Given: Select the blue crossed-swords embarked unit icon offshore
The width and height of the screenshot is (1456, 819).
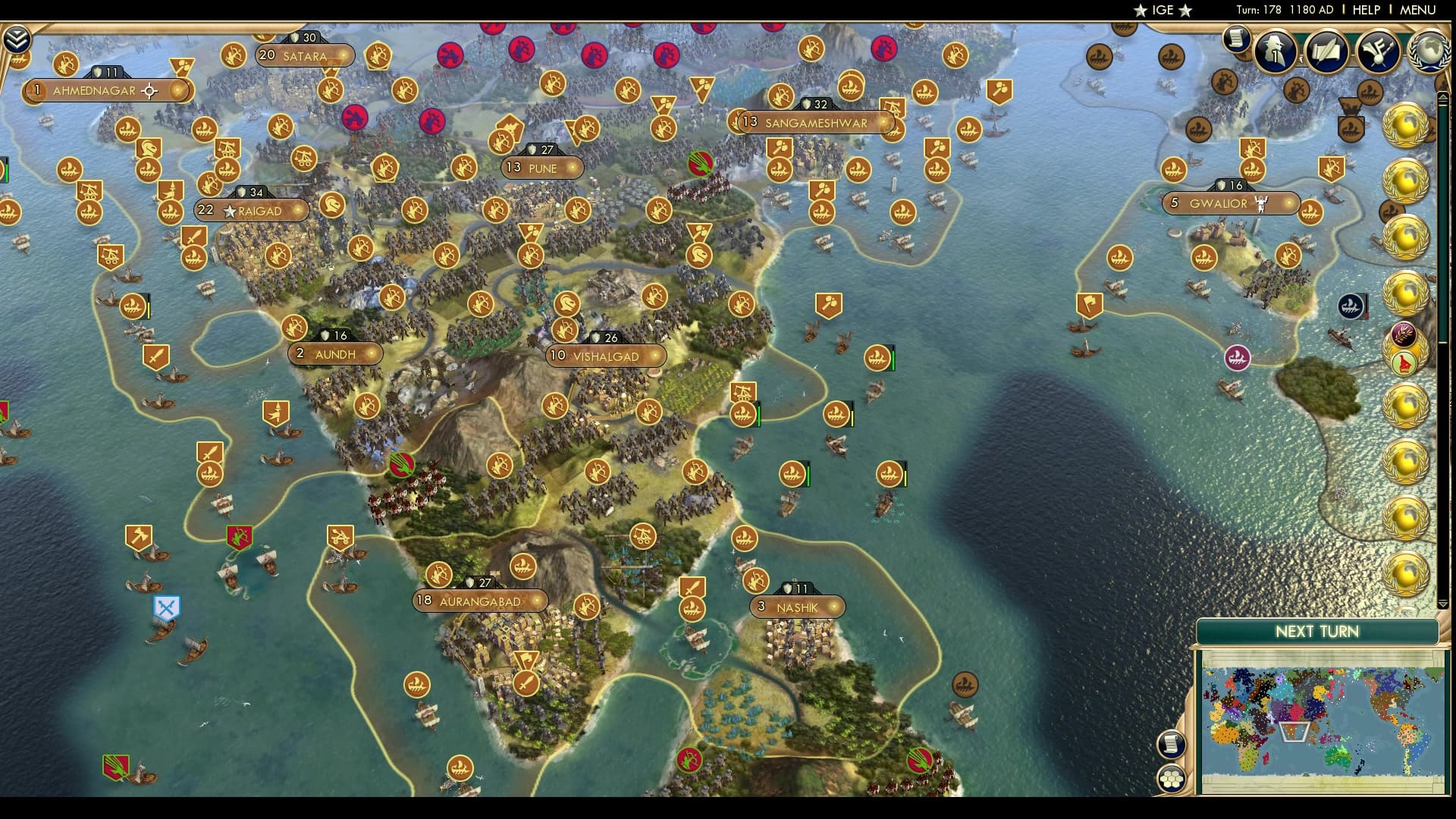Looking at the screenshot, I should (x=165, y=608).
